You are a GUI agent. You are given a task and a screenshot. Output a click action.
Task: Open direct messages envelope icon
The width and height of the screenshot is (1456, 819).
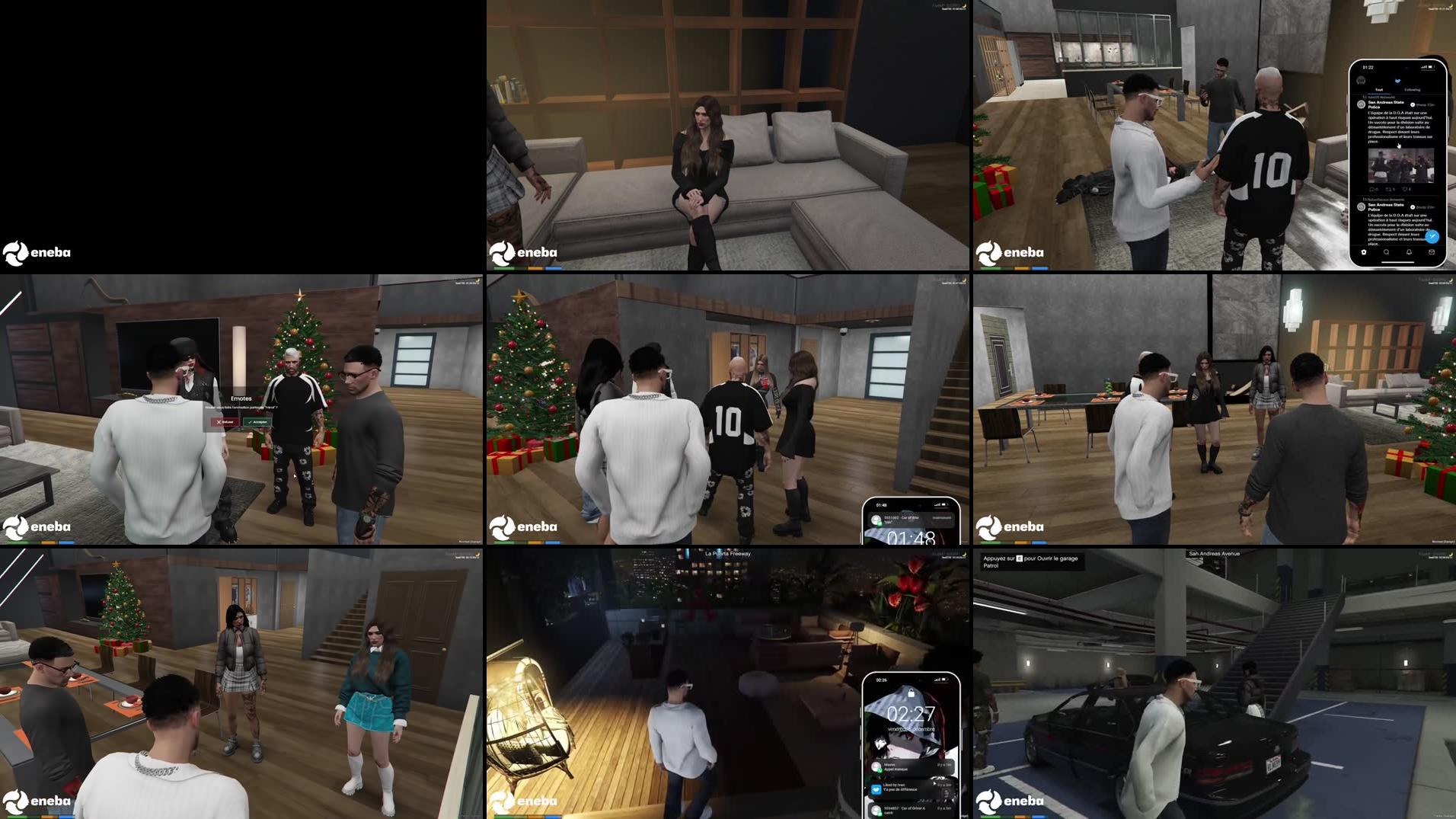[1433, 252]
